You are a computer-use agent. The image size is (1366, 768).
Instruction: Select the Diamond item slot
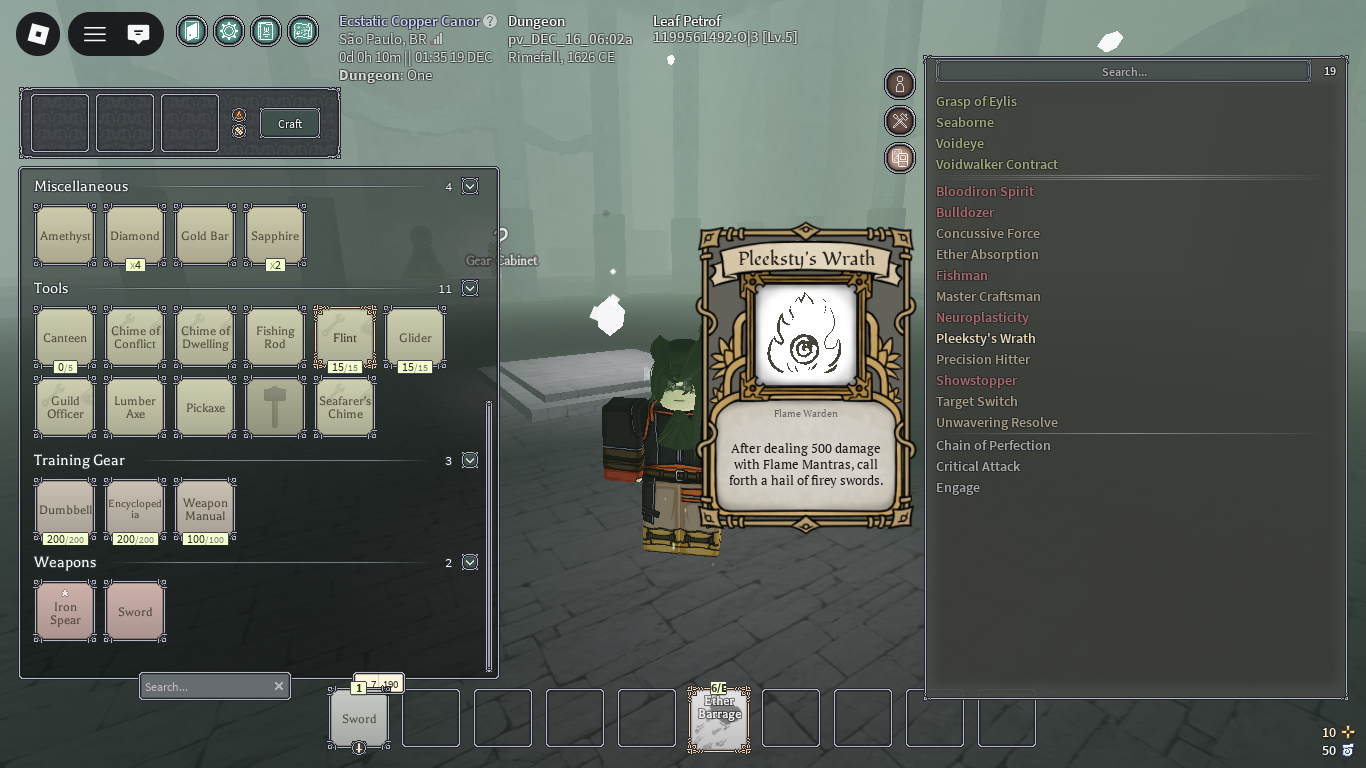(135, 236)
